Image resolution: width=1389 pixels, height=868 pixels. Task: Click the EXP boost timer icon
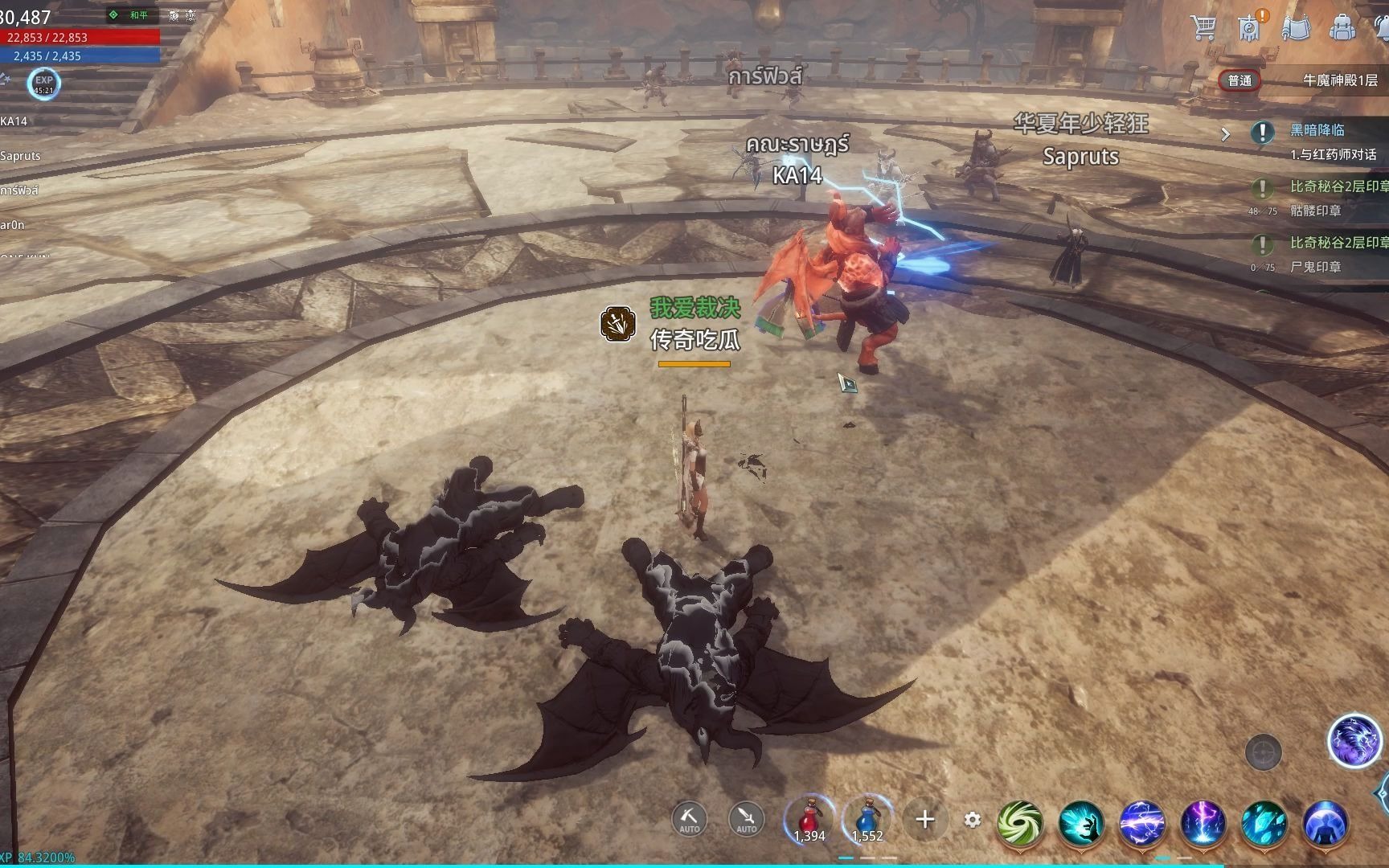(43, 83)
